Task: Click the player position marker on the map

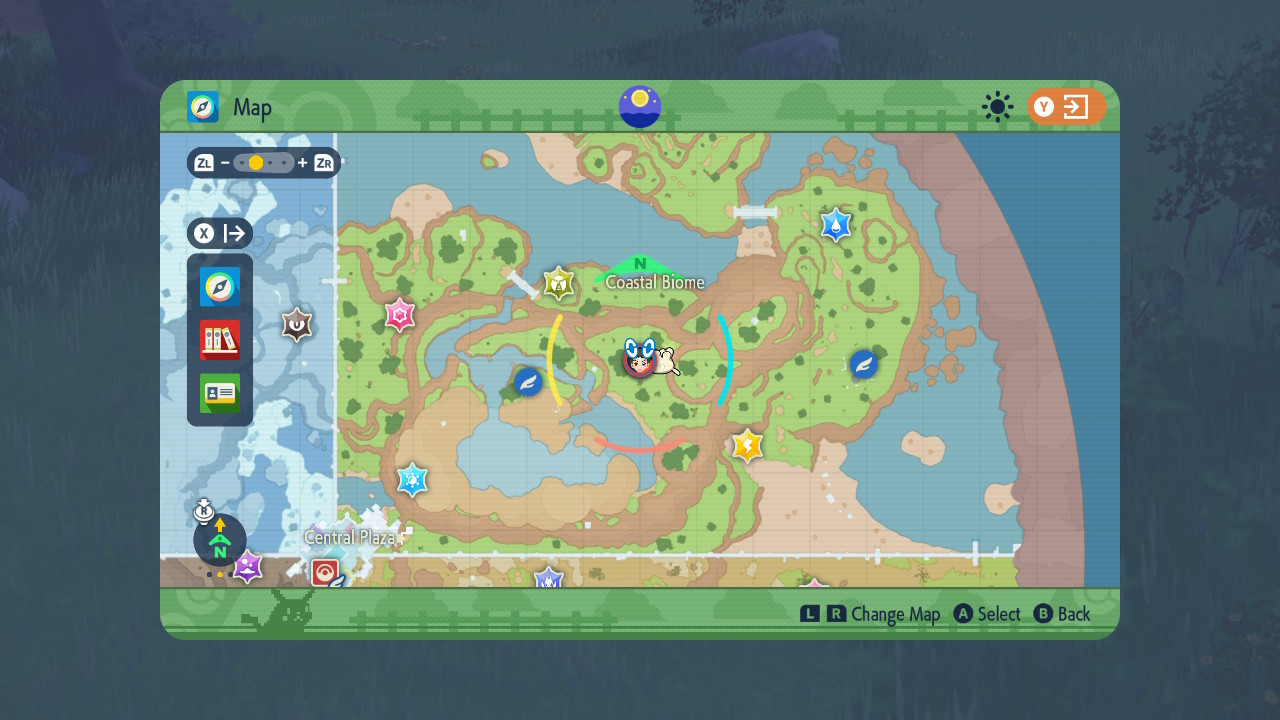Action: click(x=637, y=362)
